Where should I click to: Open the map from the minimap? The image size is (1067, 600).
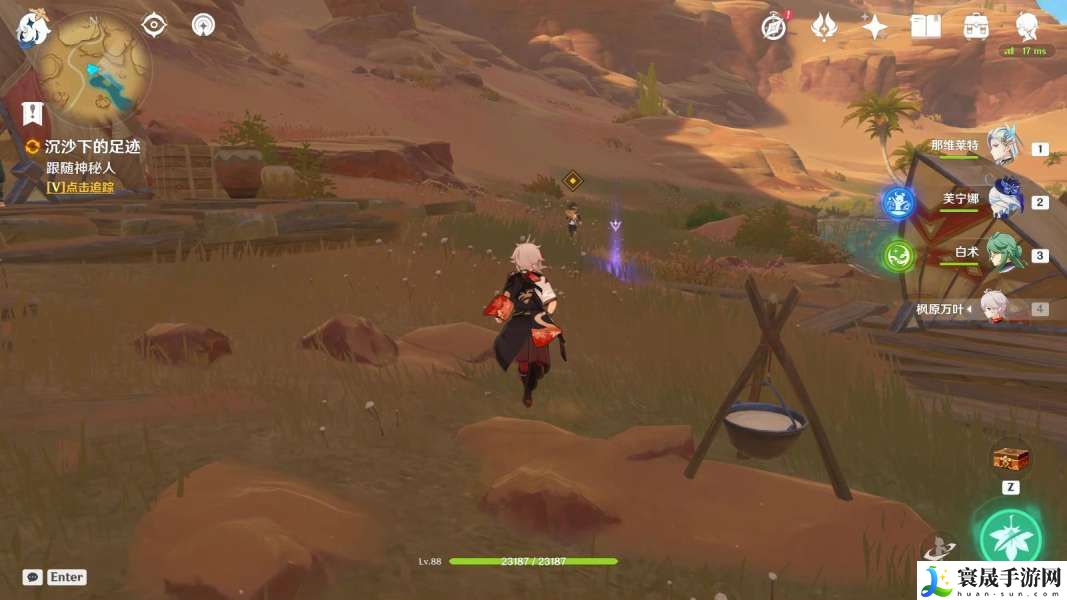click(x=95, y=66)
